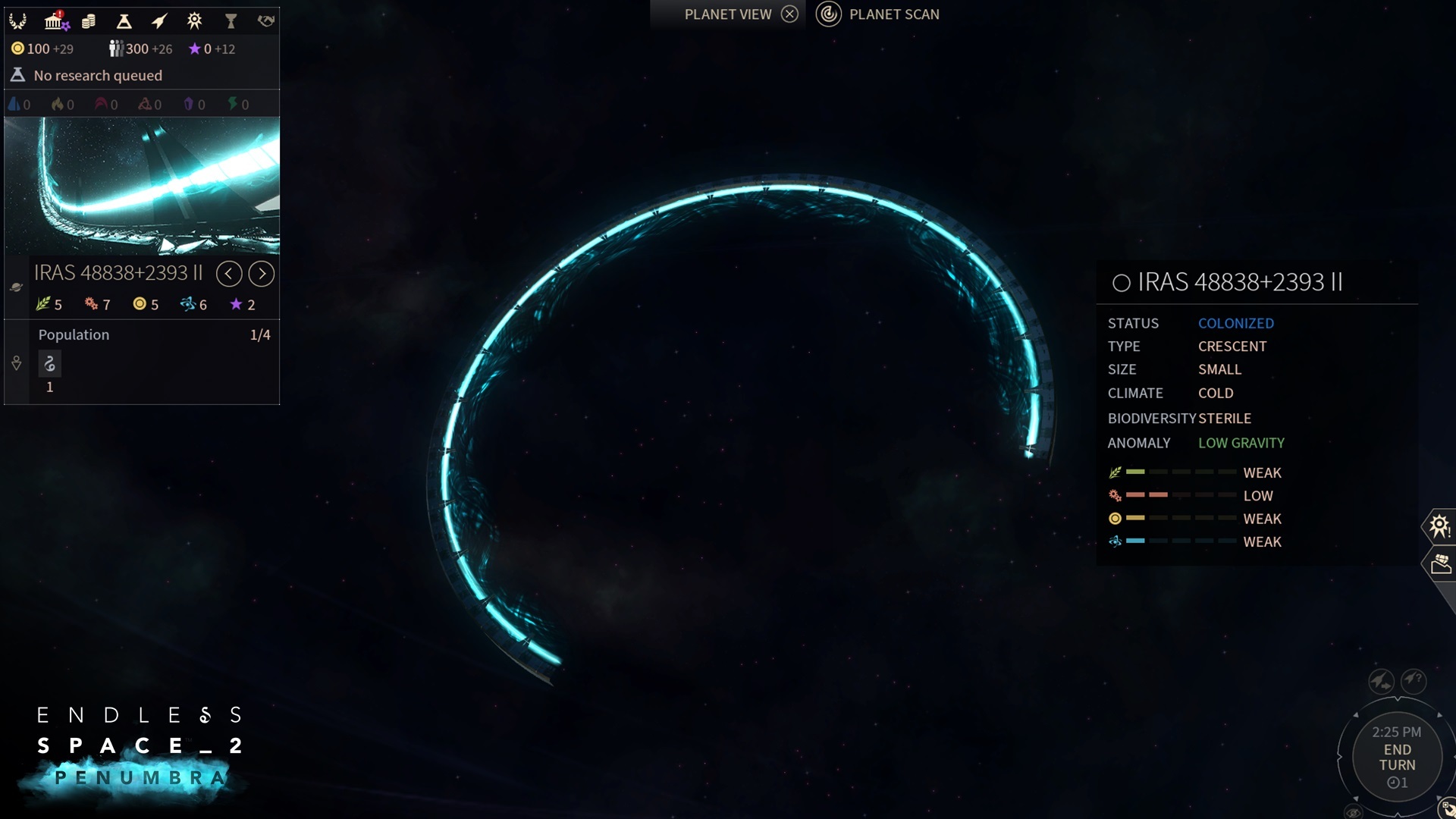End the current turn
1456x819 pixels.
click(x=1397, y=757)
